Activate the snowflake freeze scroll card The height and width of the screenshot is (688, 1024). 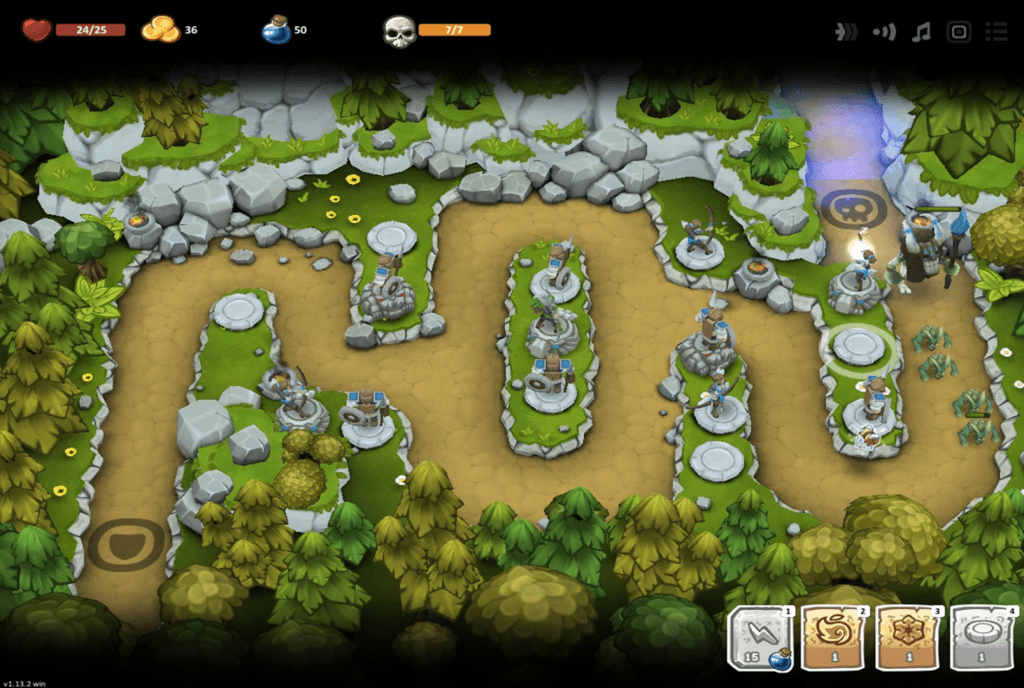[x=908, y=638]
